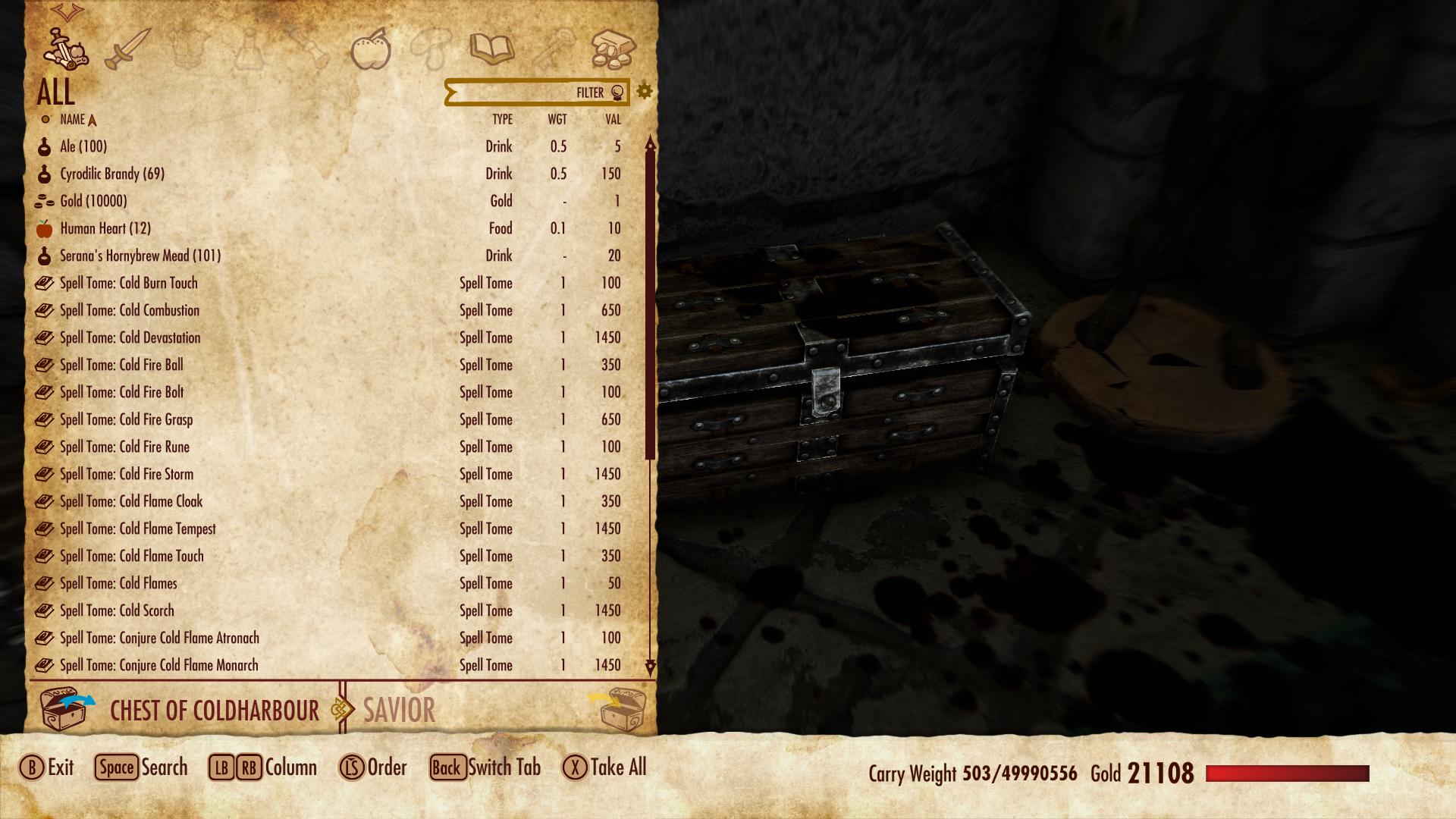Select the Gold (10000) item row
Screen dimensions: 1456x819
(91, 201)
